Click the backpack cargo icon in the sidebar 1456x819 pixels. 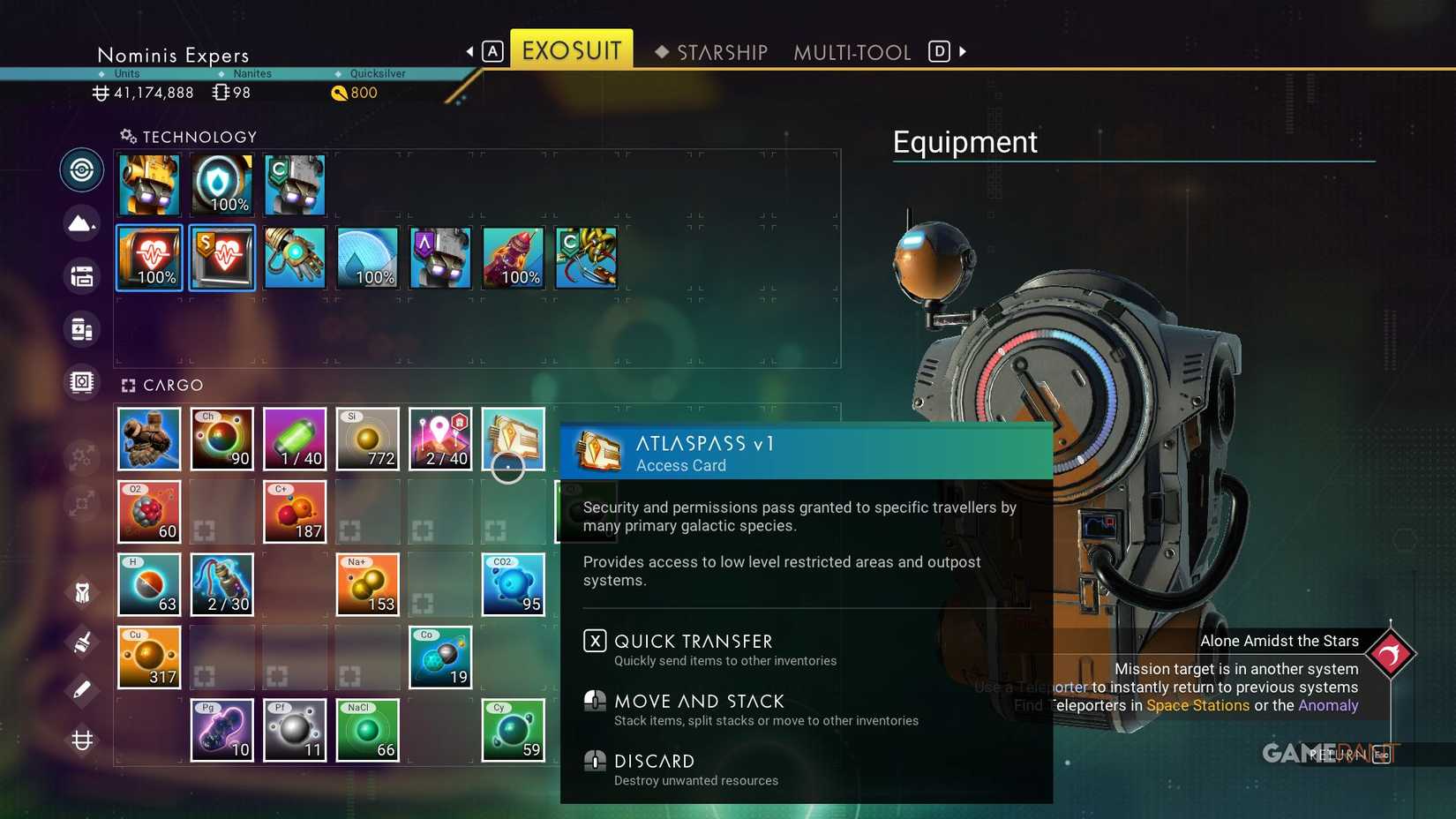[81, 276]
